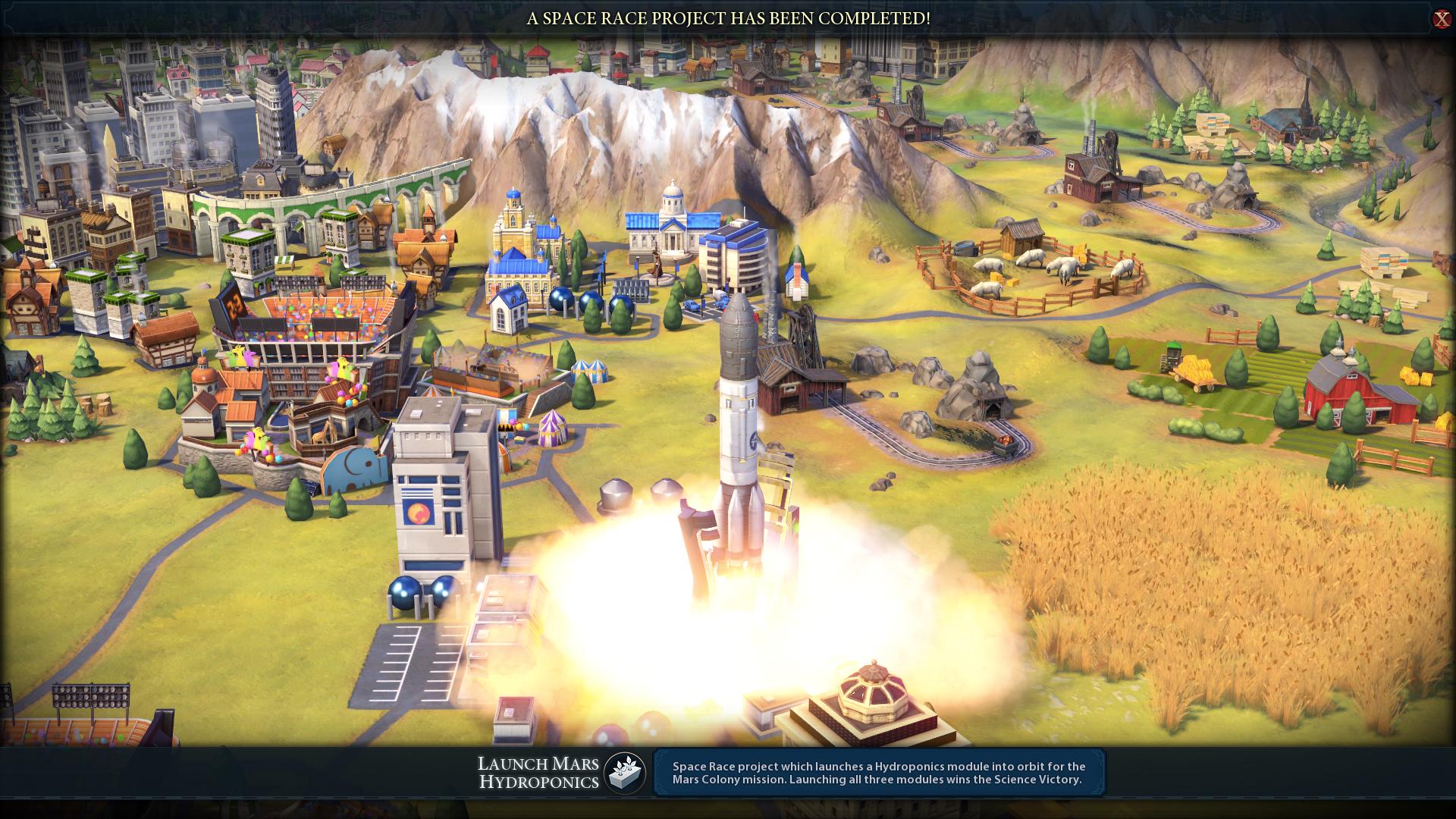This screenshot has width=1456, height=819.
Task: Close the space race project cinematic
Action: click(1441, 19)
